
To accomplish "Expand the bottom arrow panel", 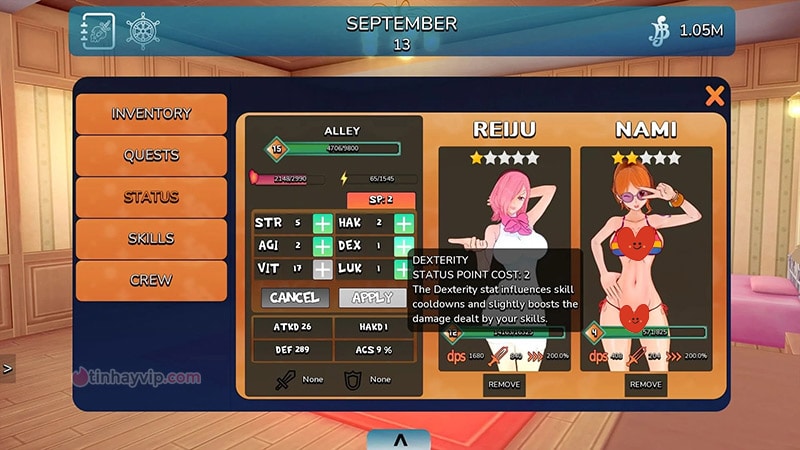I will tap(399, 439).
